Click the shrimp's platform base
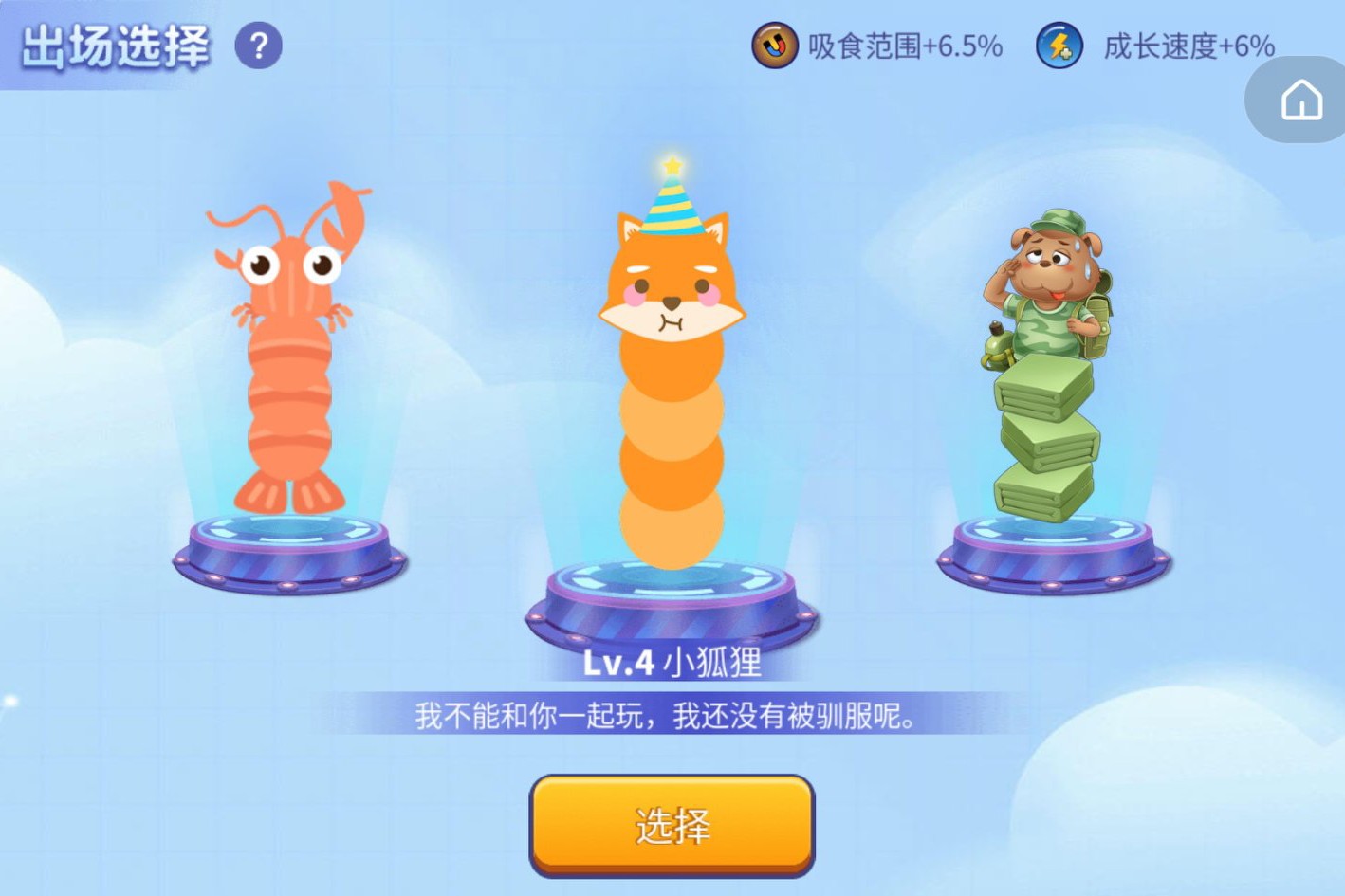Viewport: 1345px width, 896px height. (x=285, y=555)
